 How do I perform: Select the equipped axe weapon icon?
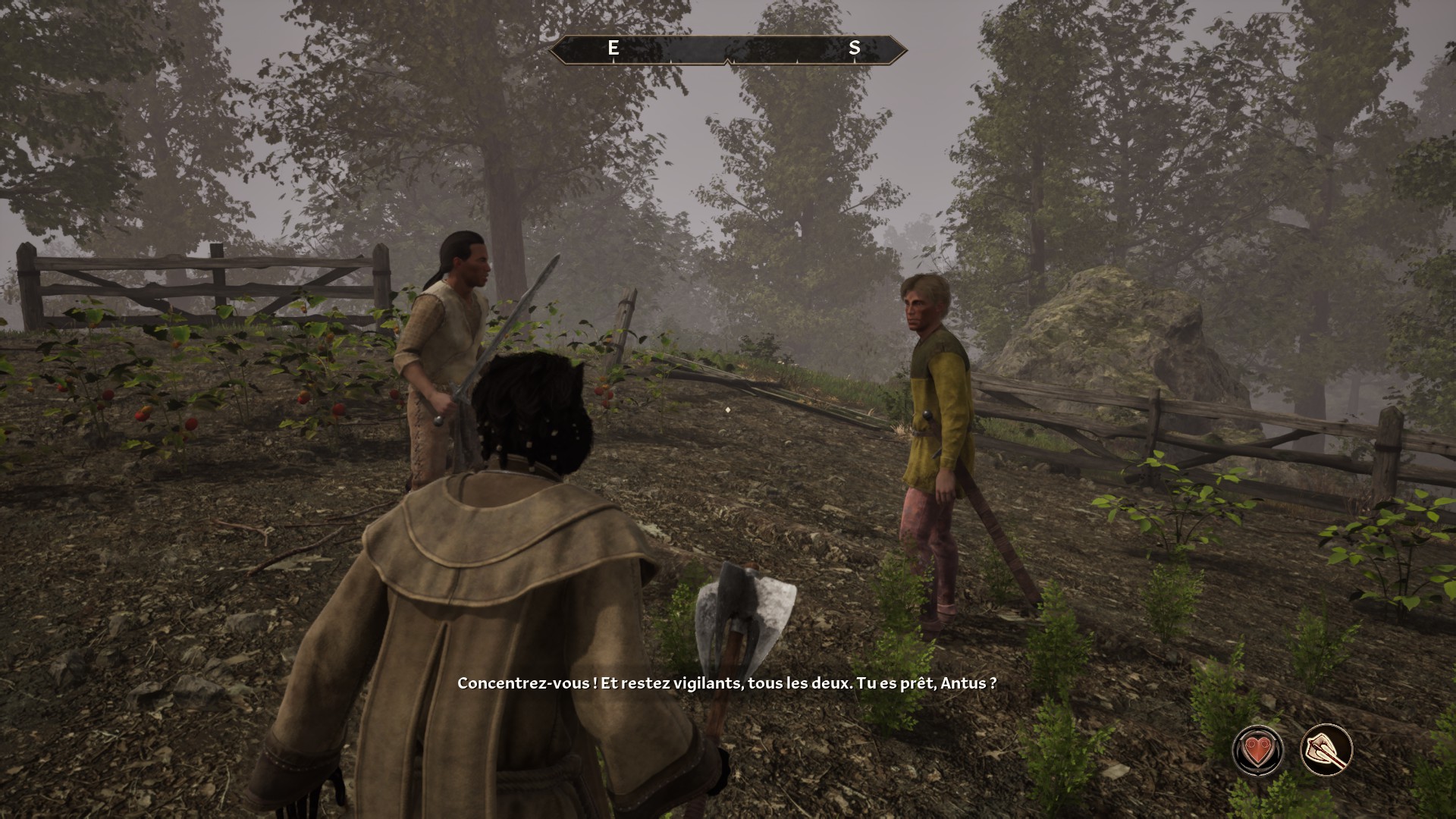1326,750
